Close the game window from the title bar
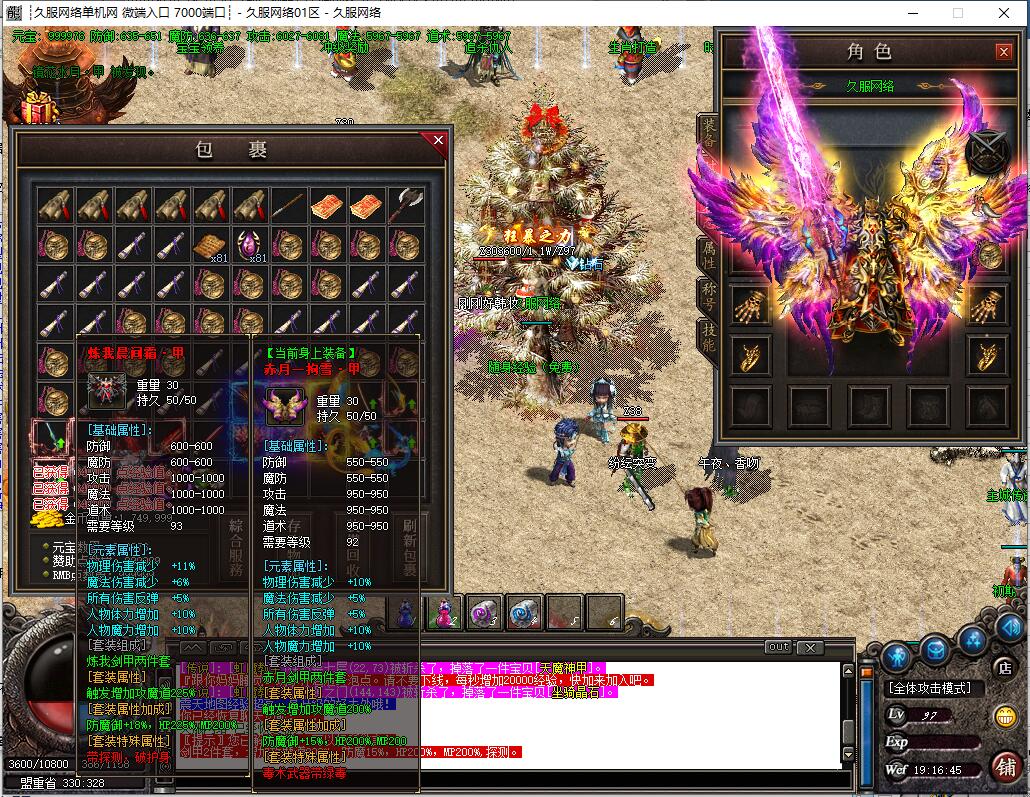The height and width of the screenshot is (797, 1030). click(x=1005, y=13)
